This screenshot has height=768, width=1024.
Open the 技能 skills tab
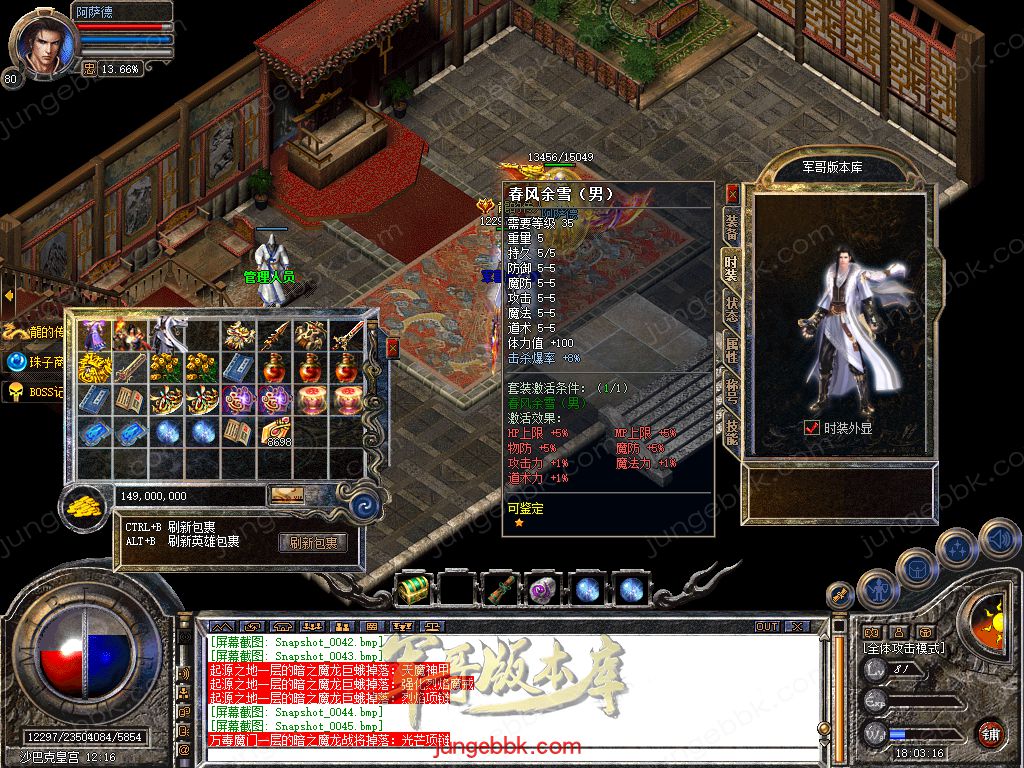(732, 433)
